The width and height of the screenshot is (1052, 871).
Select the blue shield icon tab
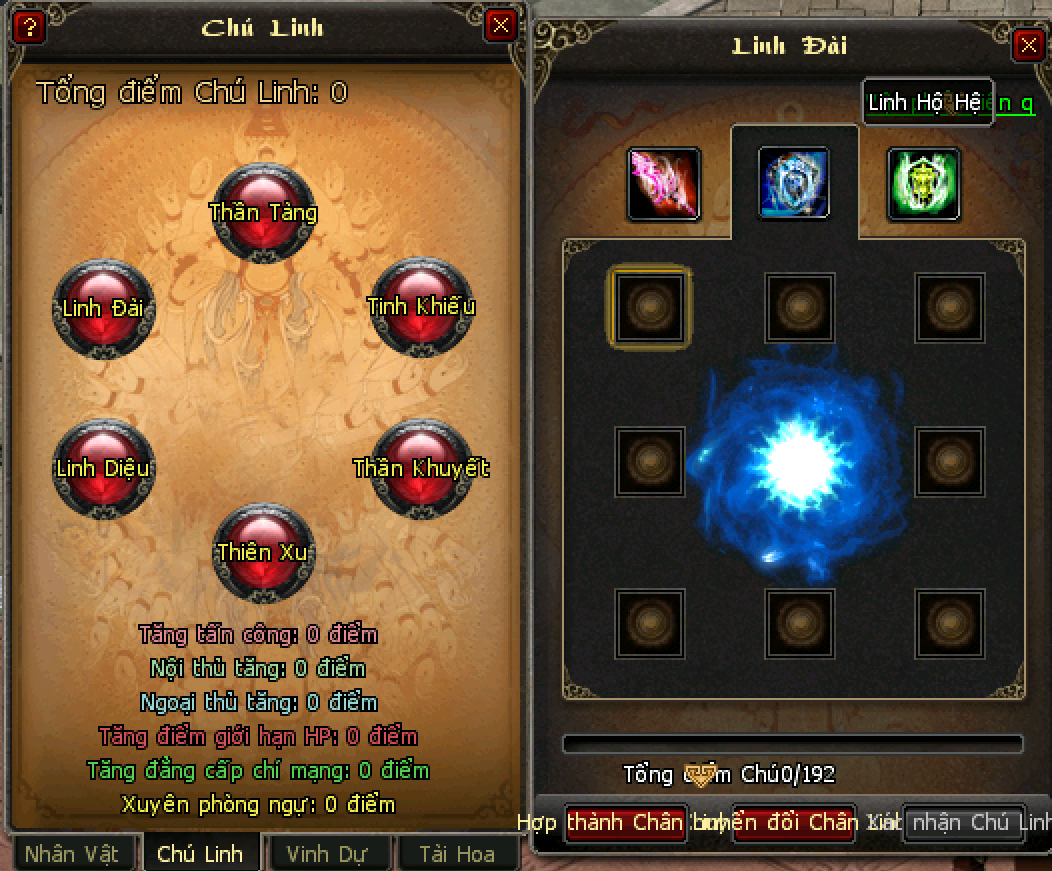point(794,183)
